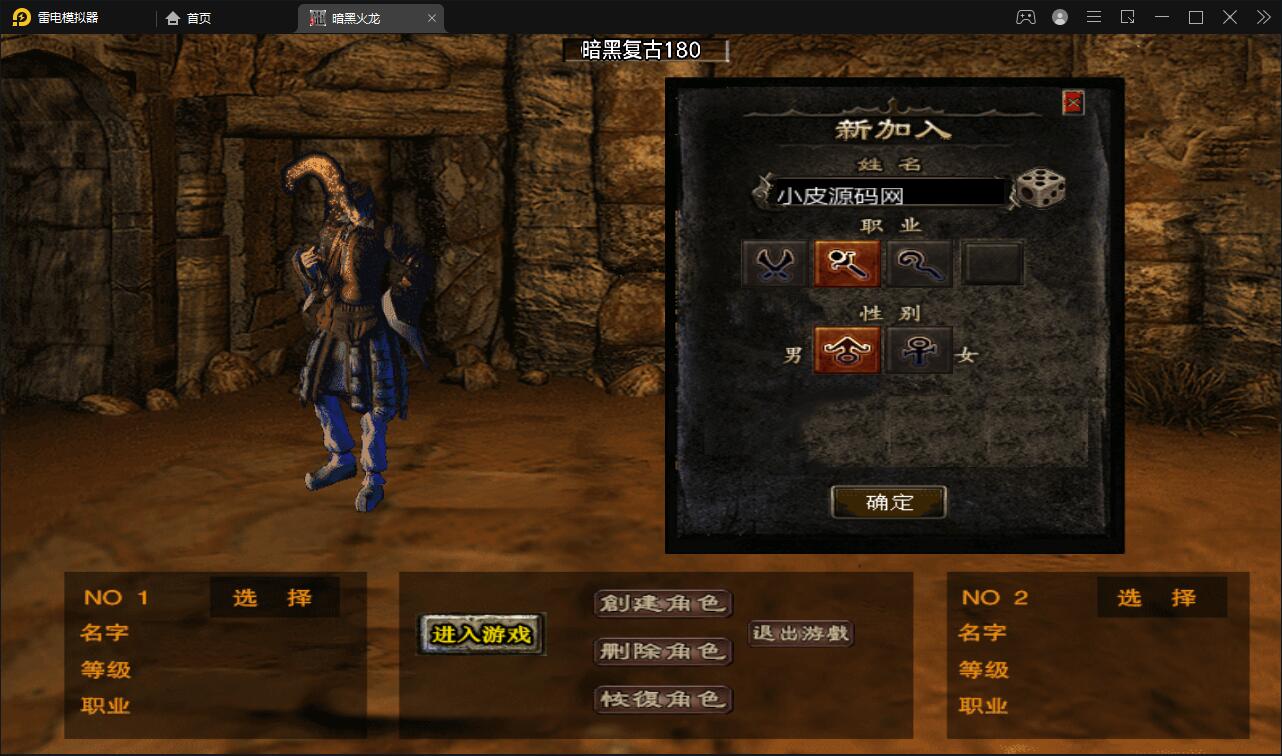This screenshot has height=756, width=1282.
Task: Select the female gender symbol
Action: point(919,350)
